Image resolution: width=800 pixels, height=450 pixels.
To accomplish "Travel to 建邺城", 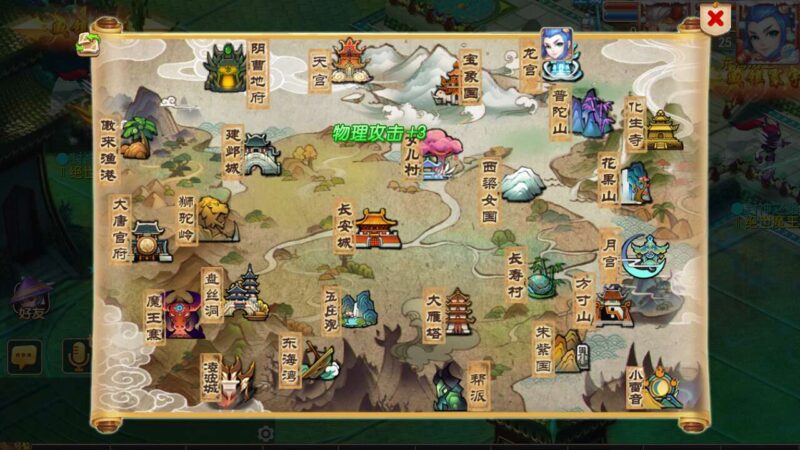I will (259, 155).
